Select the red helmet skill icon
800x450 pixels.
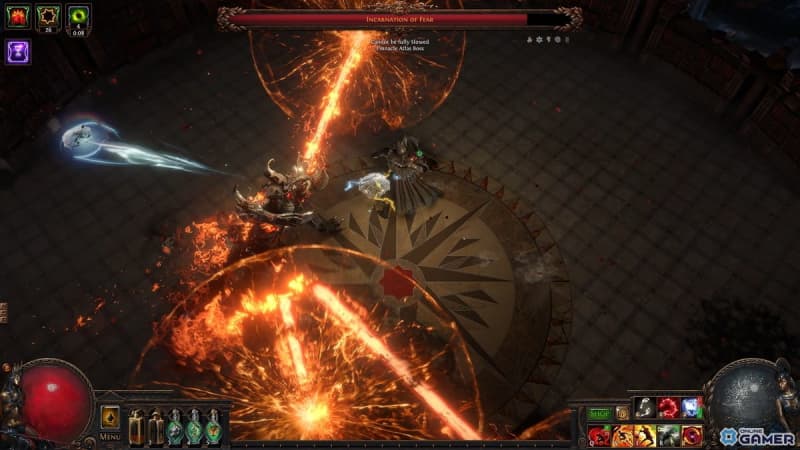coord(599,435)
